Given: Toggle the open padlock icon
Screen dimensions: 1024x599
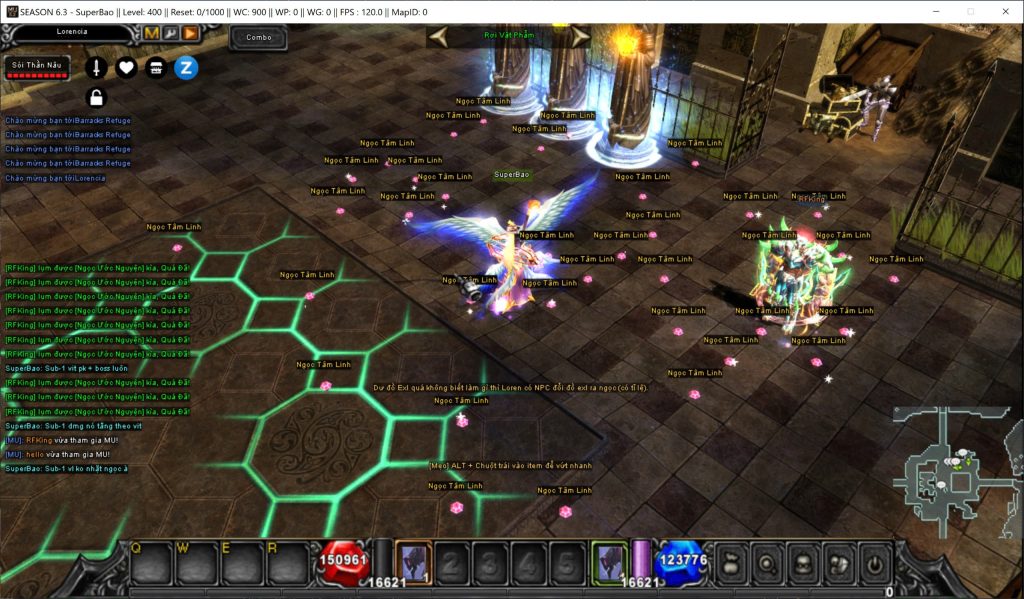Looking at the screenshot, I should 96,97.
